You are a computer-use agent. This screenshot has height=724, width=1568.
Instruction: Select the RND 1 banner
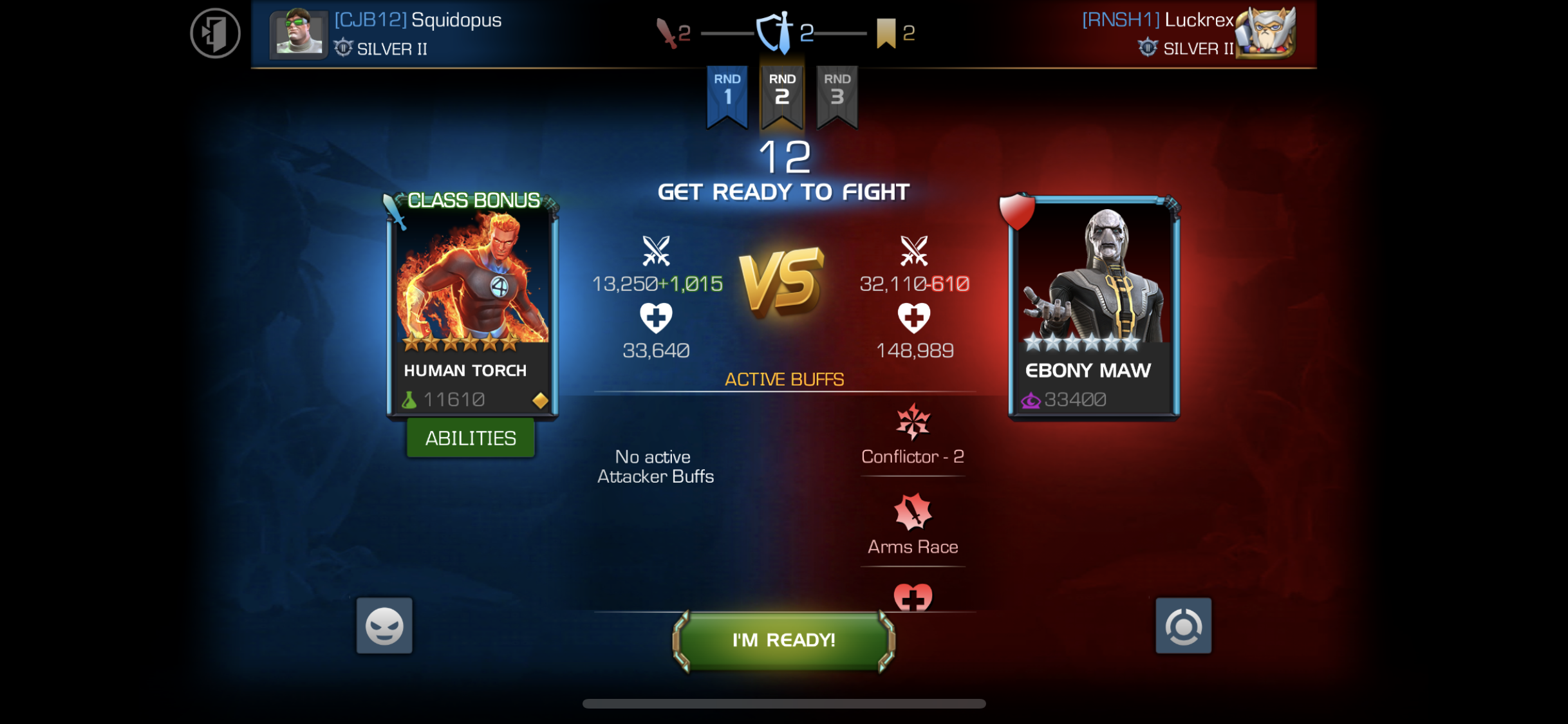(x=727, y=93)
